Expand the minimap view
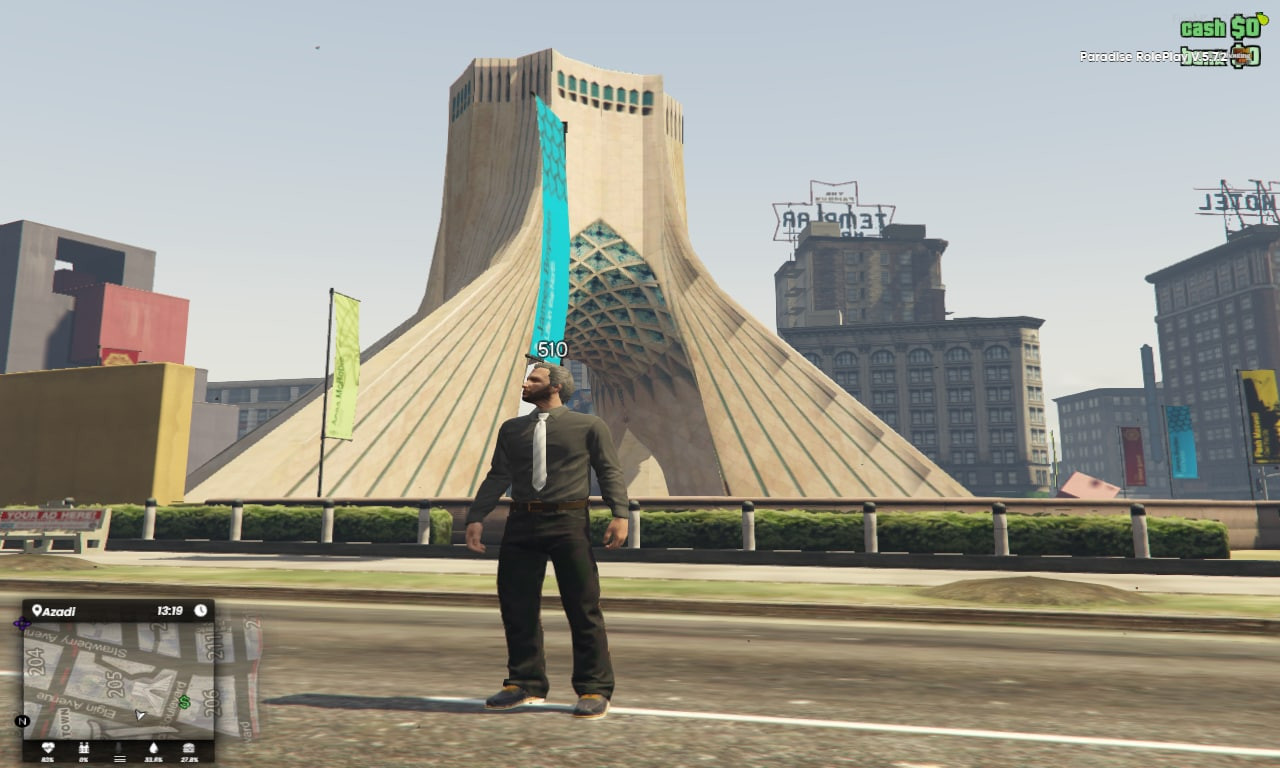The height and width of the screenshot is (768, 1280). coord(120,680)
